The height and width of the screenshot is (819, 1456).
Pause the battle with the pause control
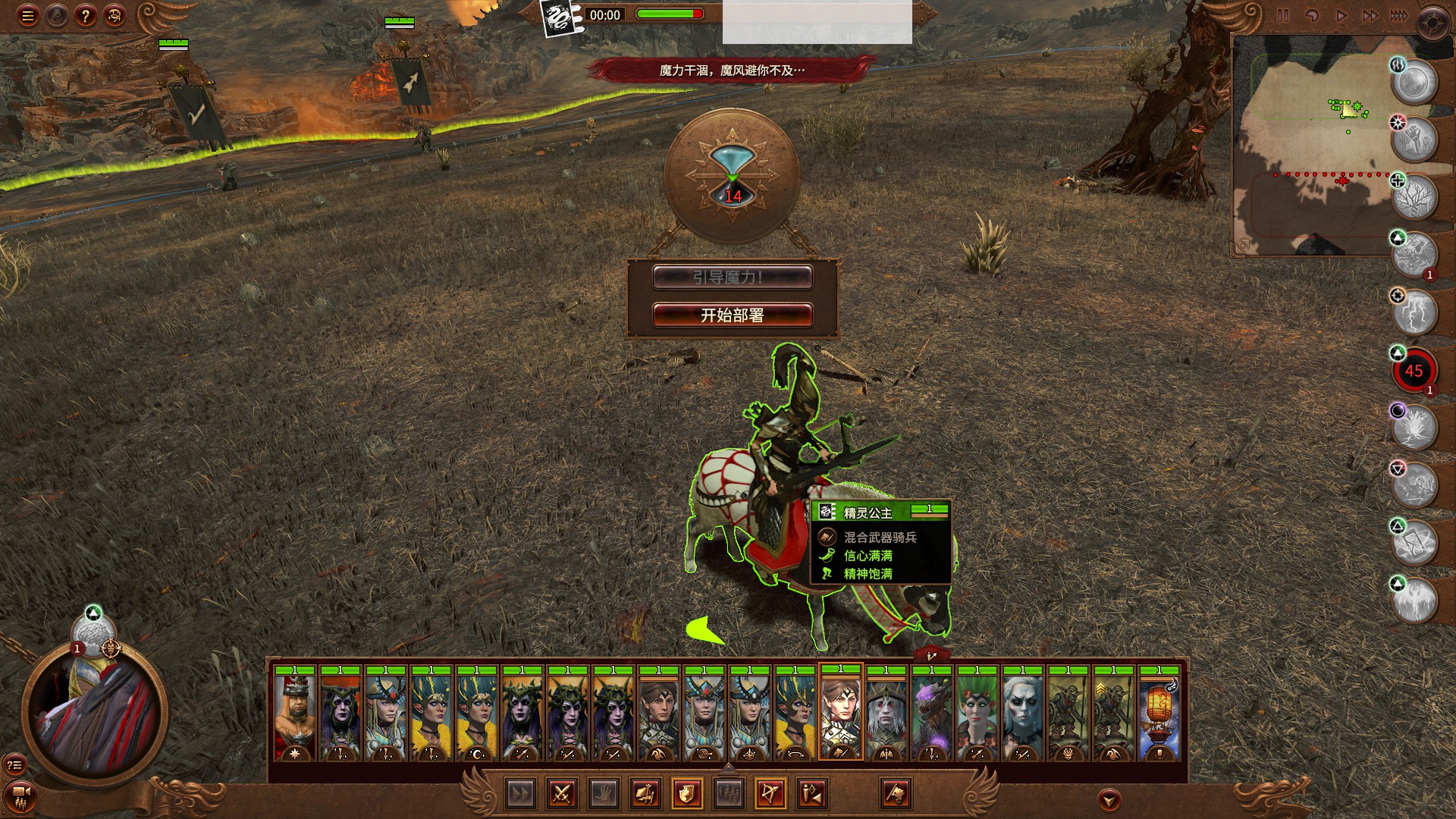coord(1282,16)
